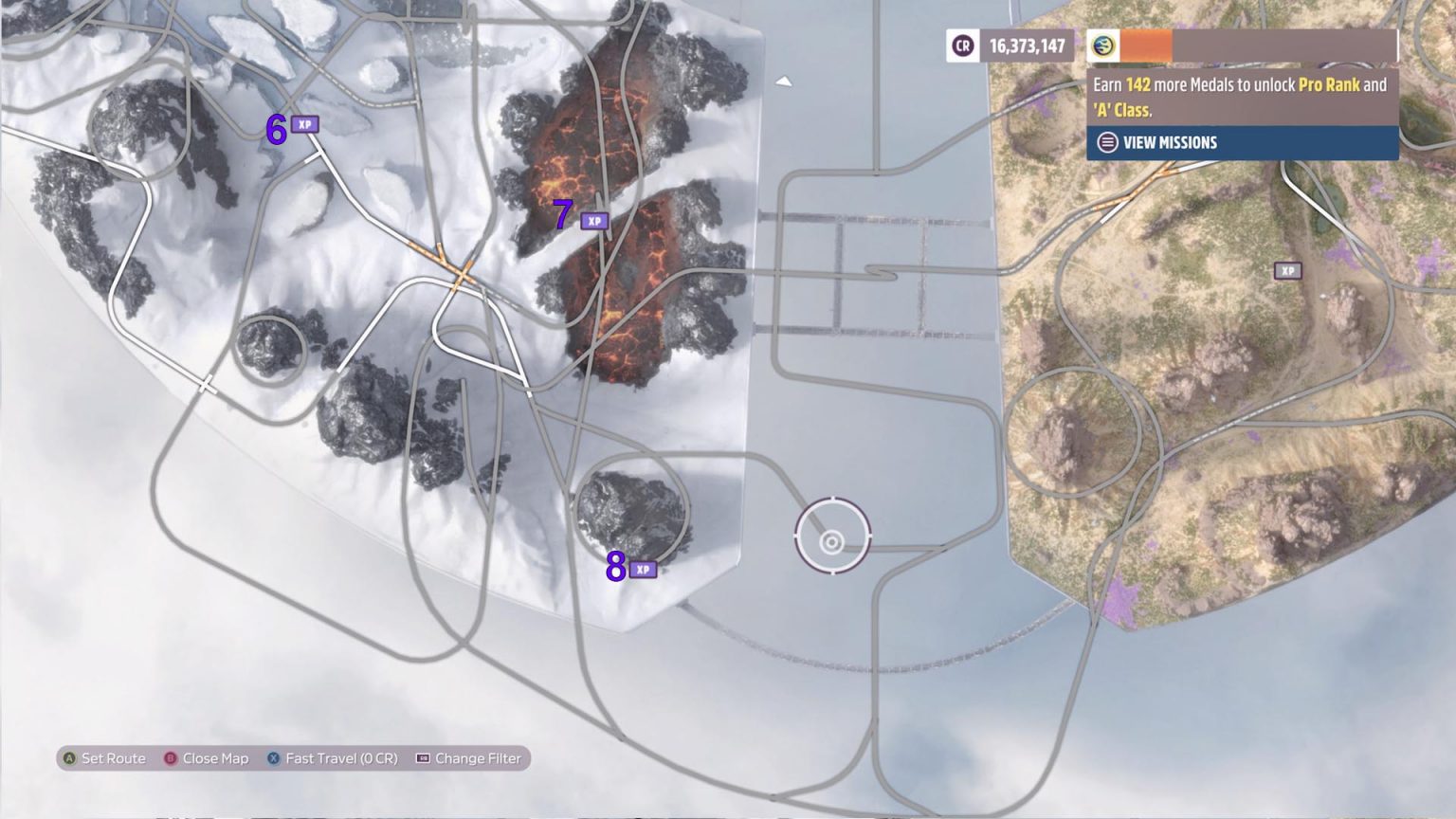The image size is (1456, 819).
Task: Choose the XP board marker numbered 7
Action: (594, 222)
